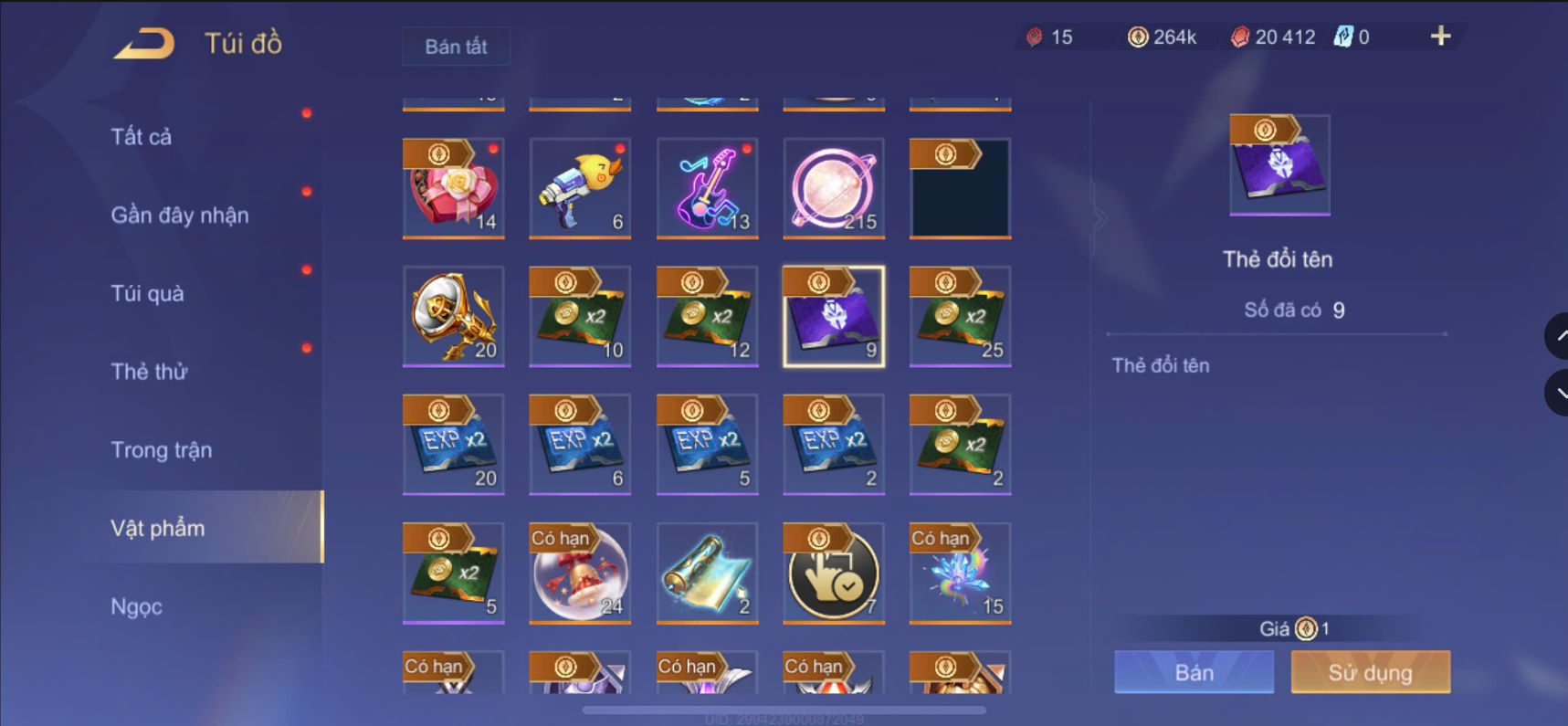This screenshot has height=726, width=1568.
Task: Select the EXP x2 card with 20 count
Action: 453,445
